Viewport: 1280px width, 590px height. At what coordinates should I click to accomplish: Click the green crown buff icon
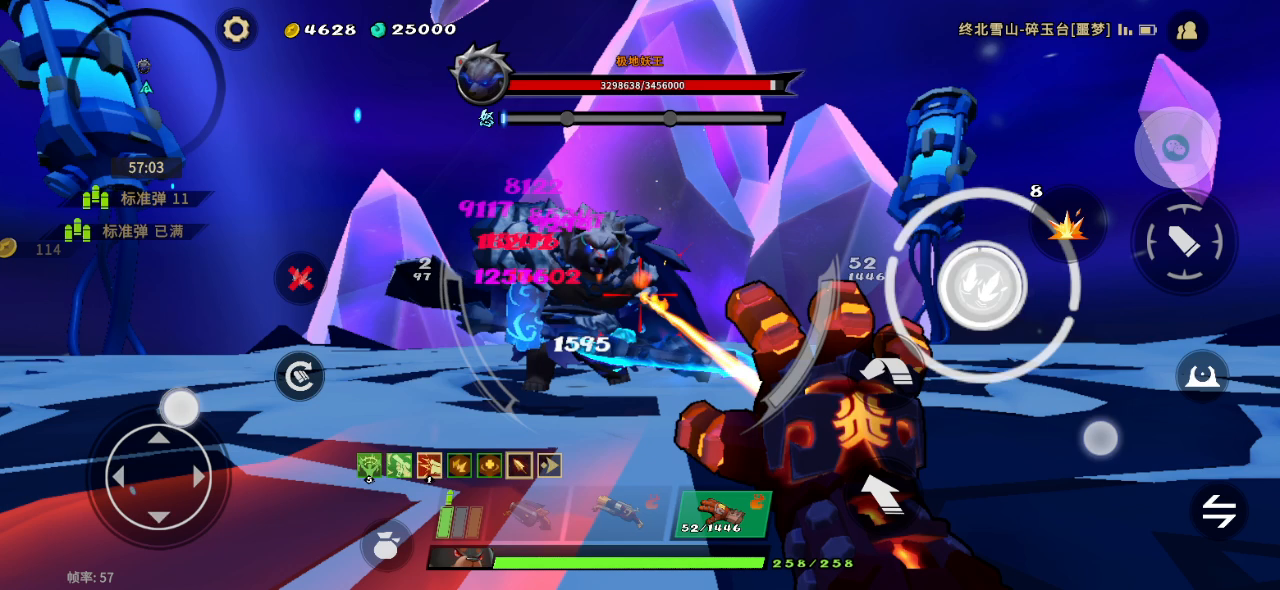(369, 465)
